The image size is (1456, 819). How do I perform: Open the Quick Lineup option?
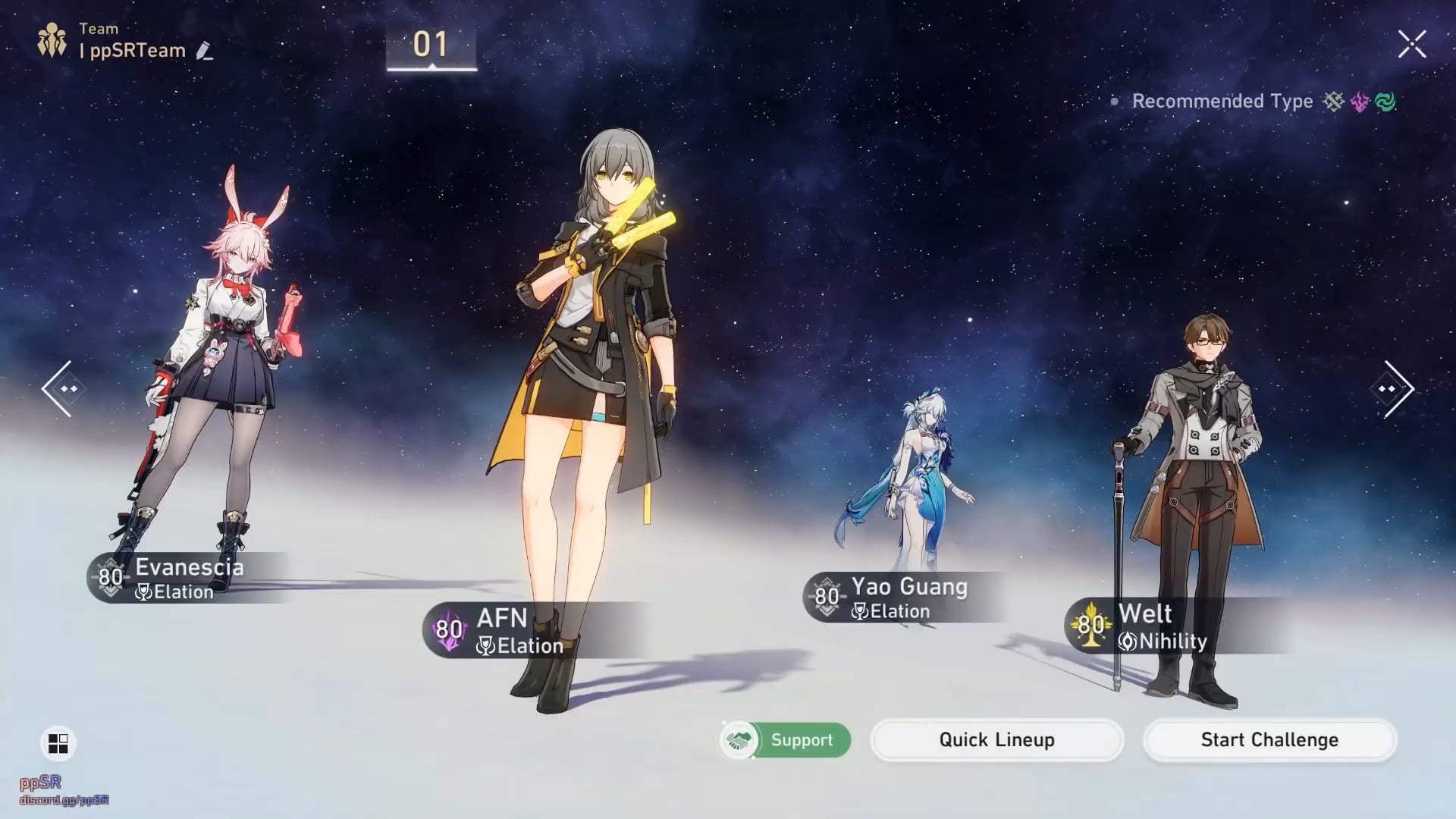click(x=996, y=739)
